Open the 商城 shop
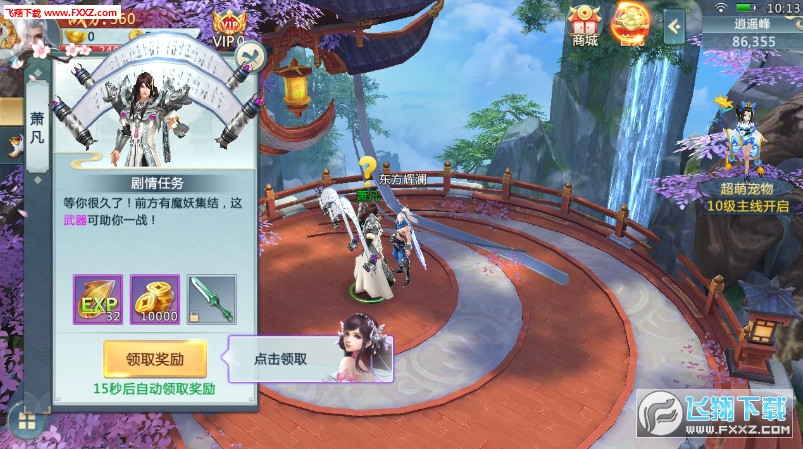 point(585,25)
